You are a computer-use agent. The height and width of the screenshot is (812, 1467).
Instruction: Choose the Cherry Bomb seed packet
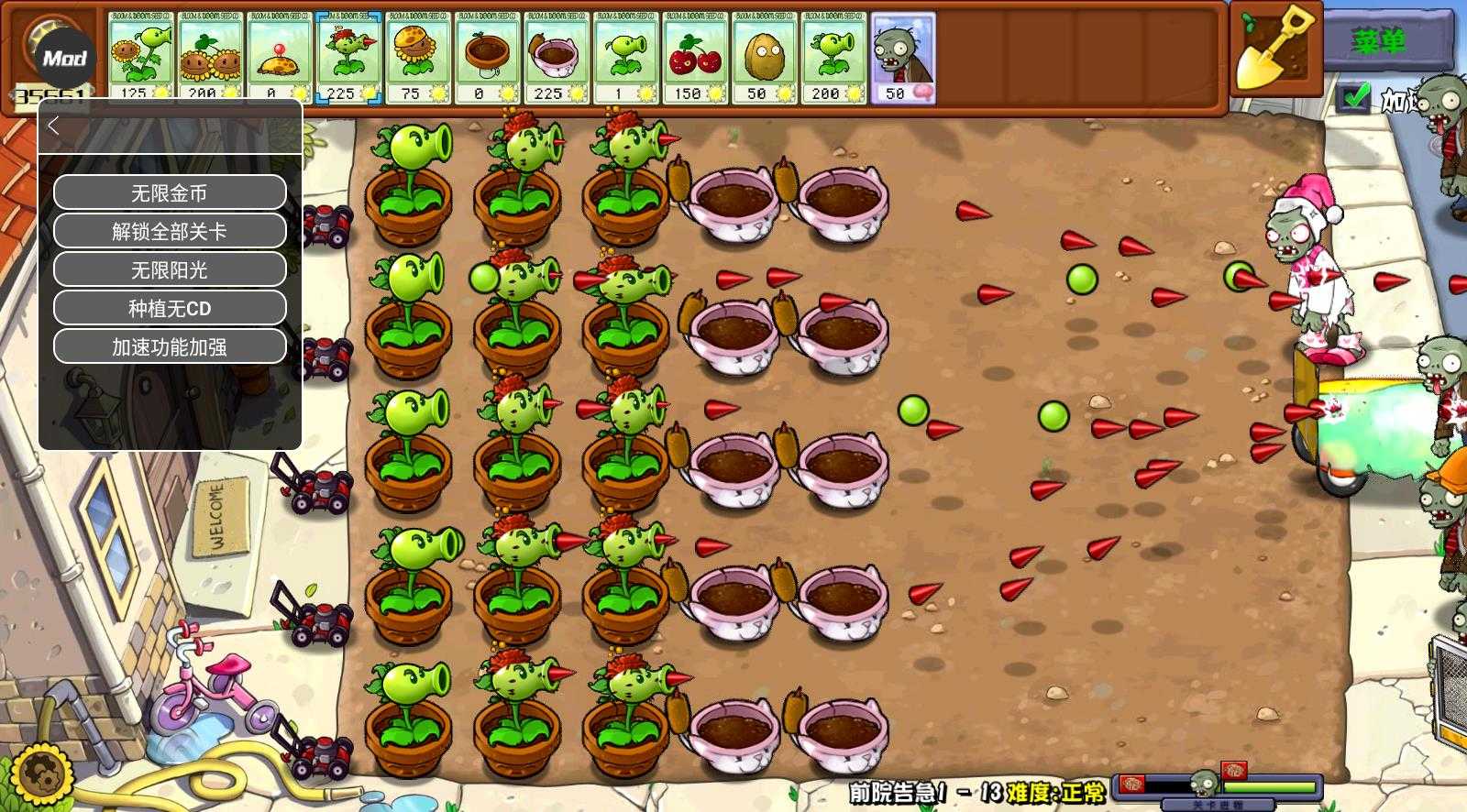pos(695,57)
